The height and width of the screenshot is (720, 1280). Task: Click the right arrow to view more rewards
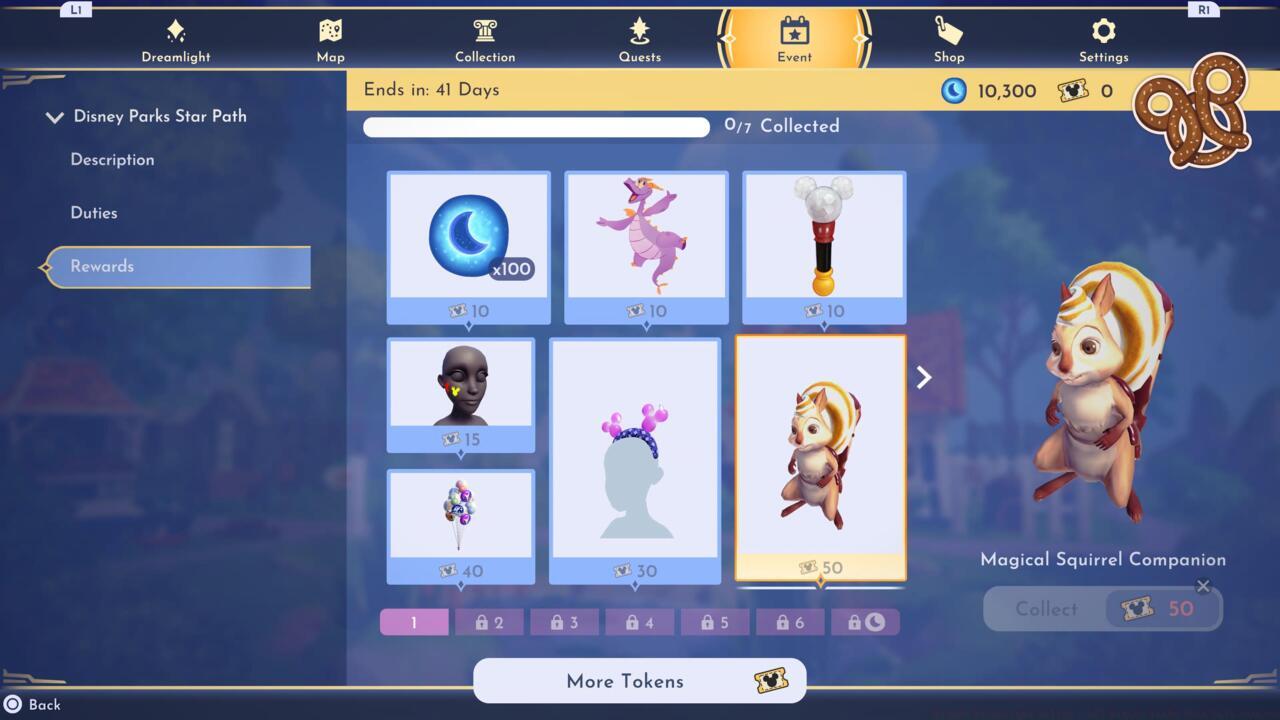pos(922,377)
